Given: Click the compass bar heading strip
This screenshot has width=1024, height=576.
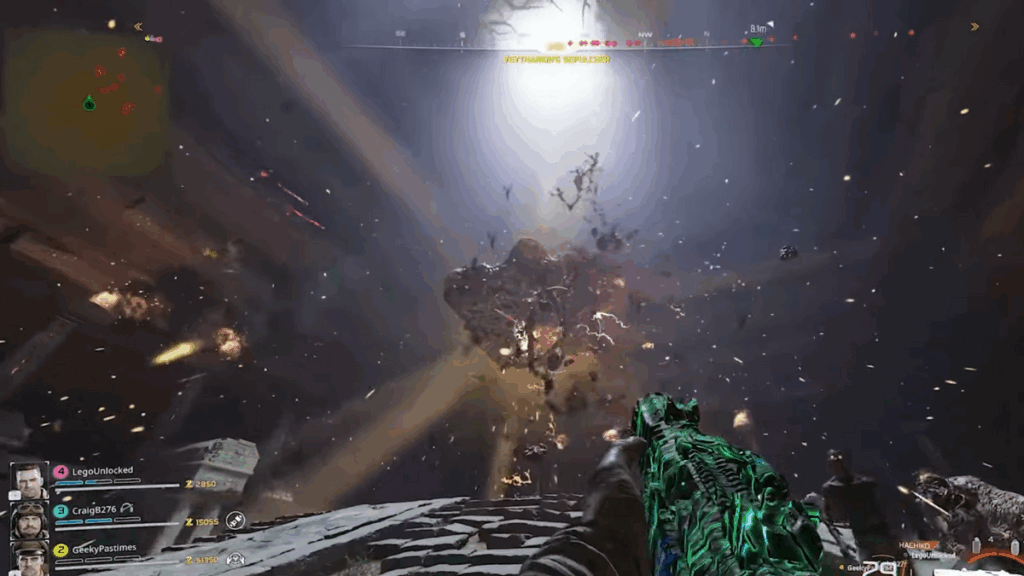Looking at the screenshot, I should coord(565,45).
